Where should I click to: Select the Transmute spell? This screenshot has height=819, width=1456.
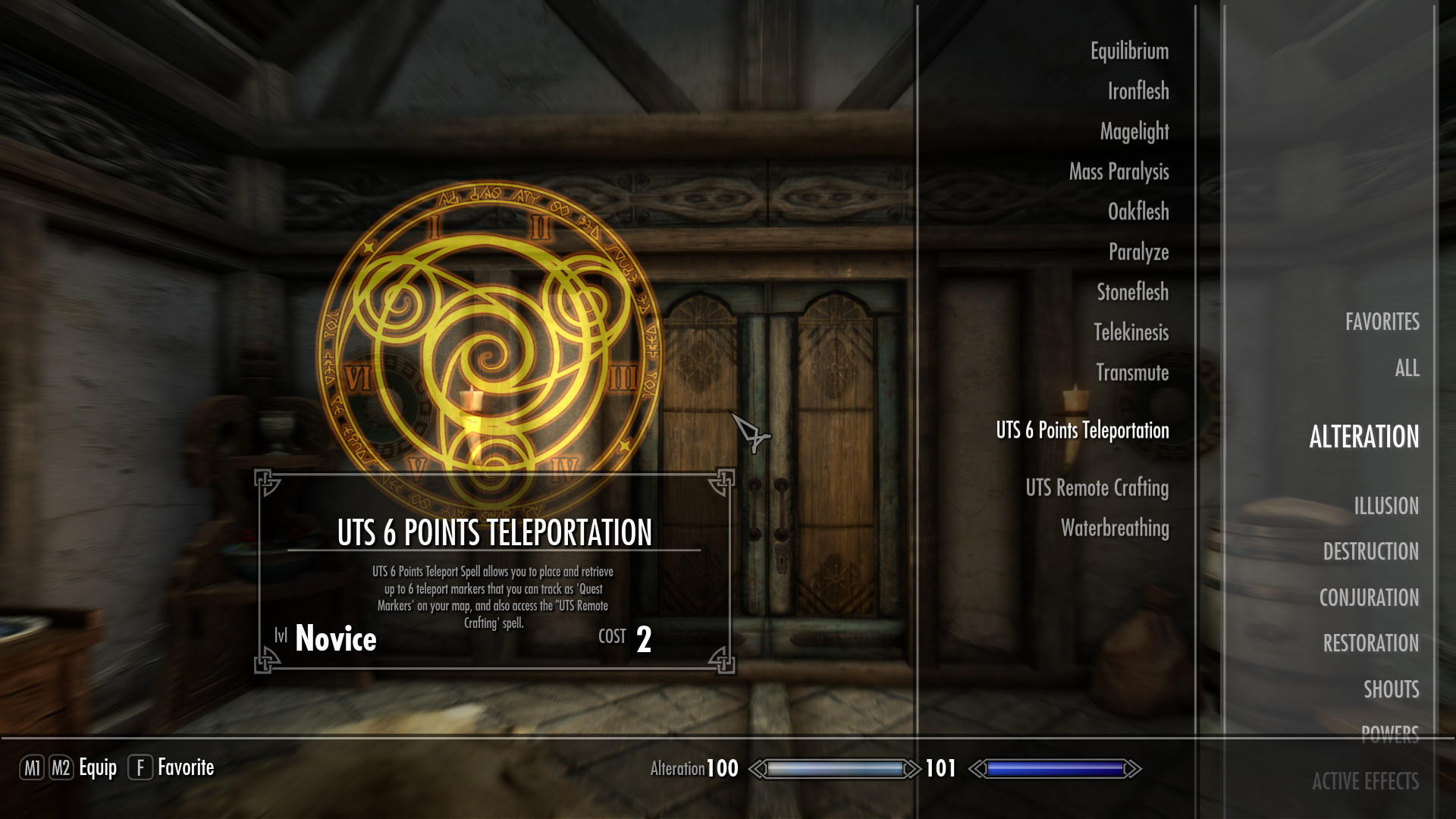pos(1132,372)
